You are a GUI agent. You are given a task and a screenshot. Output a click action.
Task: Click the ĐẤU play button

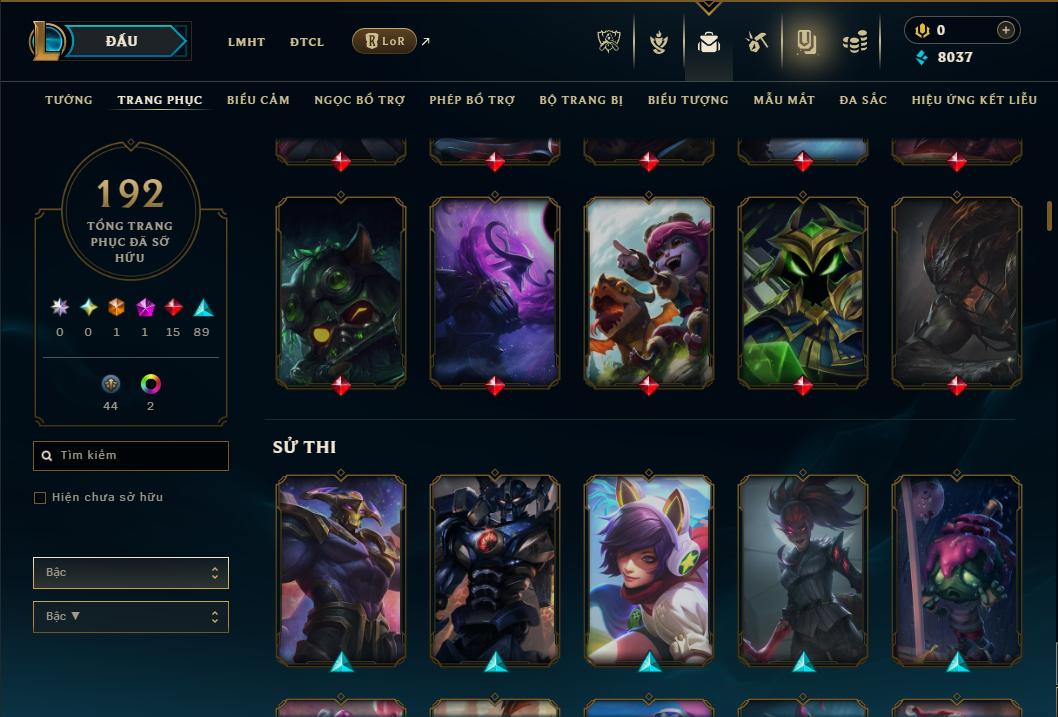tap(124, 41)
